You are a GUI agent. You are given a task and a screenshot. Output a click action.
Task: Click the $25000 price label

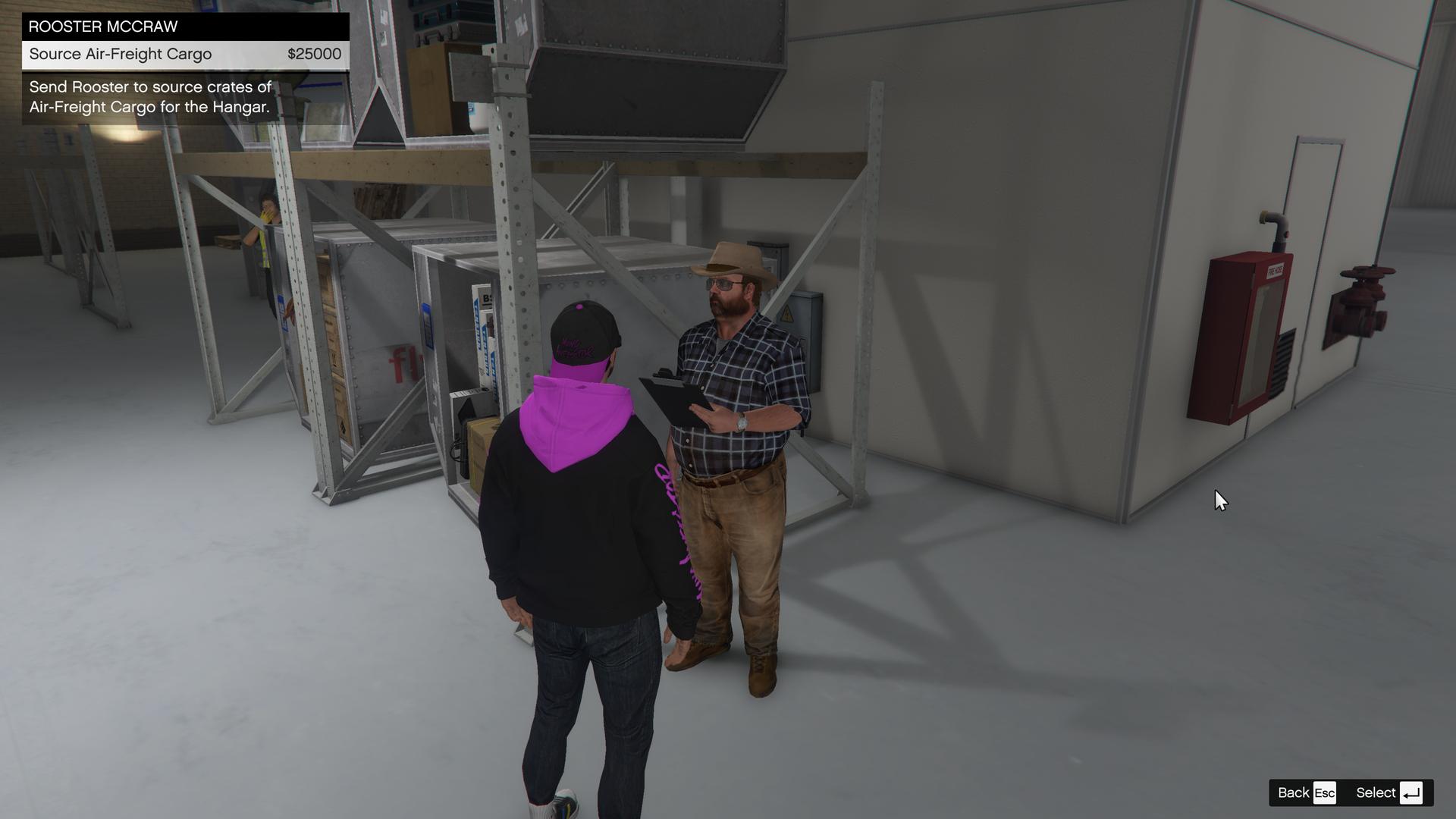click(316, 54)
